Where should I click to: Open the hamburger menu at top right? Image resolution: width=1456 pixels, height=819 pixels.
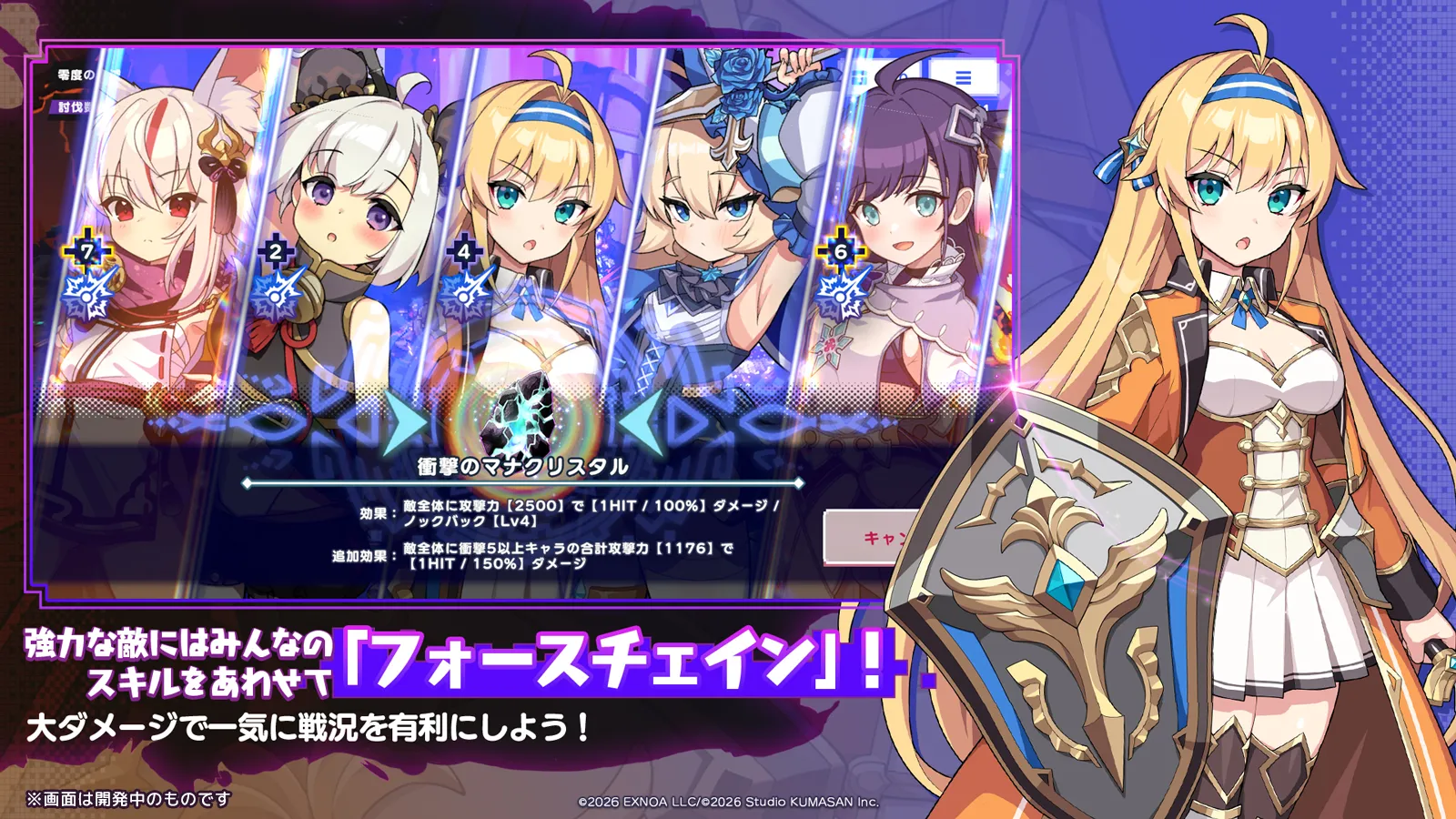[963, 78]
